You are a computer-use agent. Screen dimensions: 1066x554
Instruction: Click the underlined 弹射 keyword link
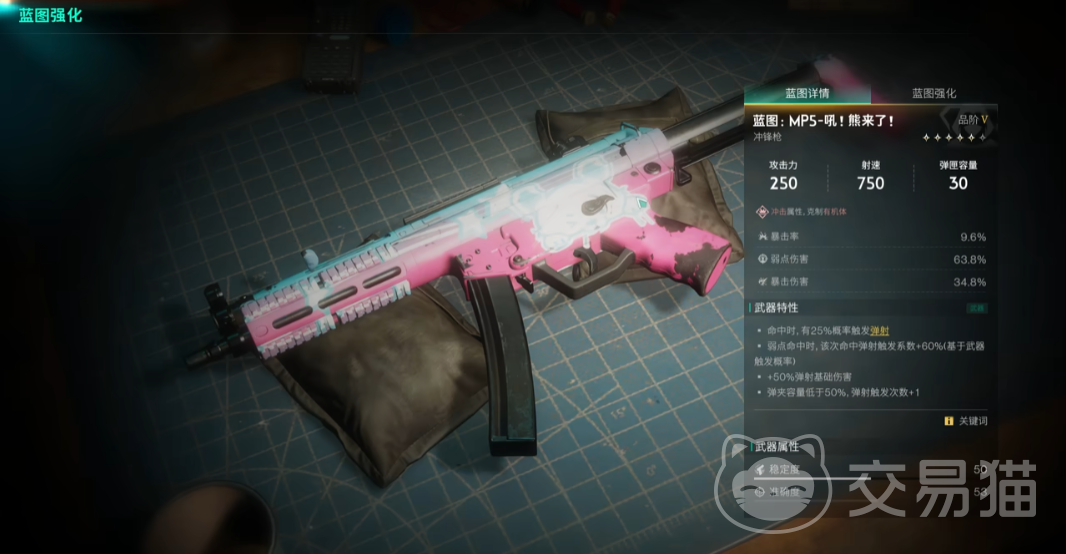pyautogui.click(x=880, y=329)
